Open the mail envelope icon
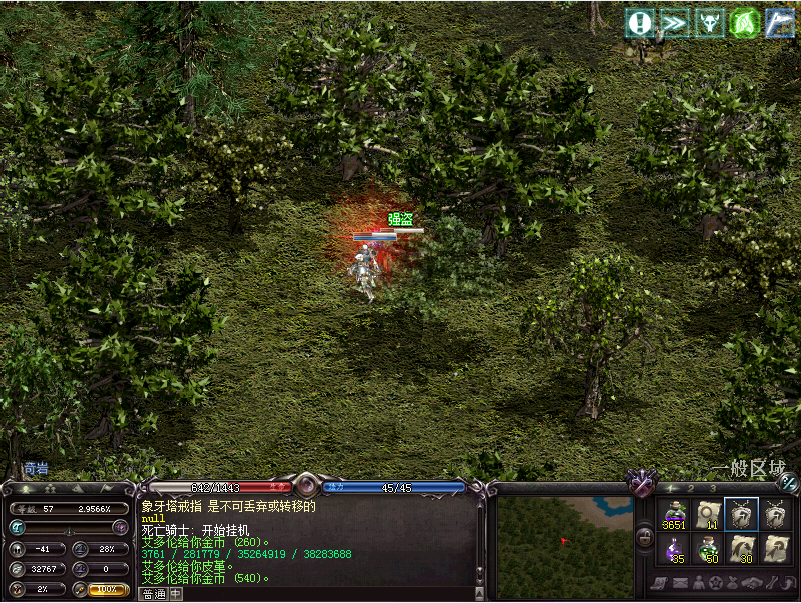 click(x=680, y=583)
